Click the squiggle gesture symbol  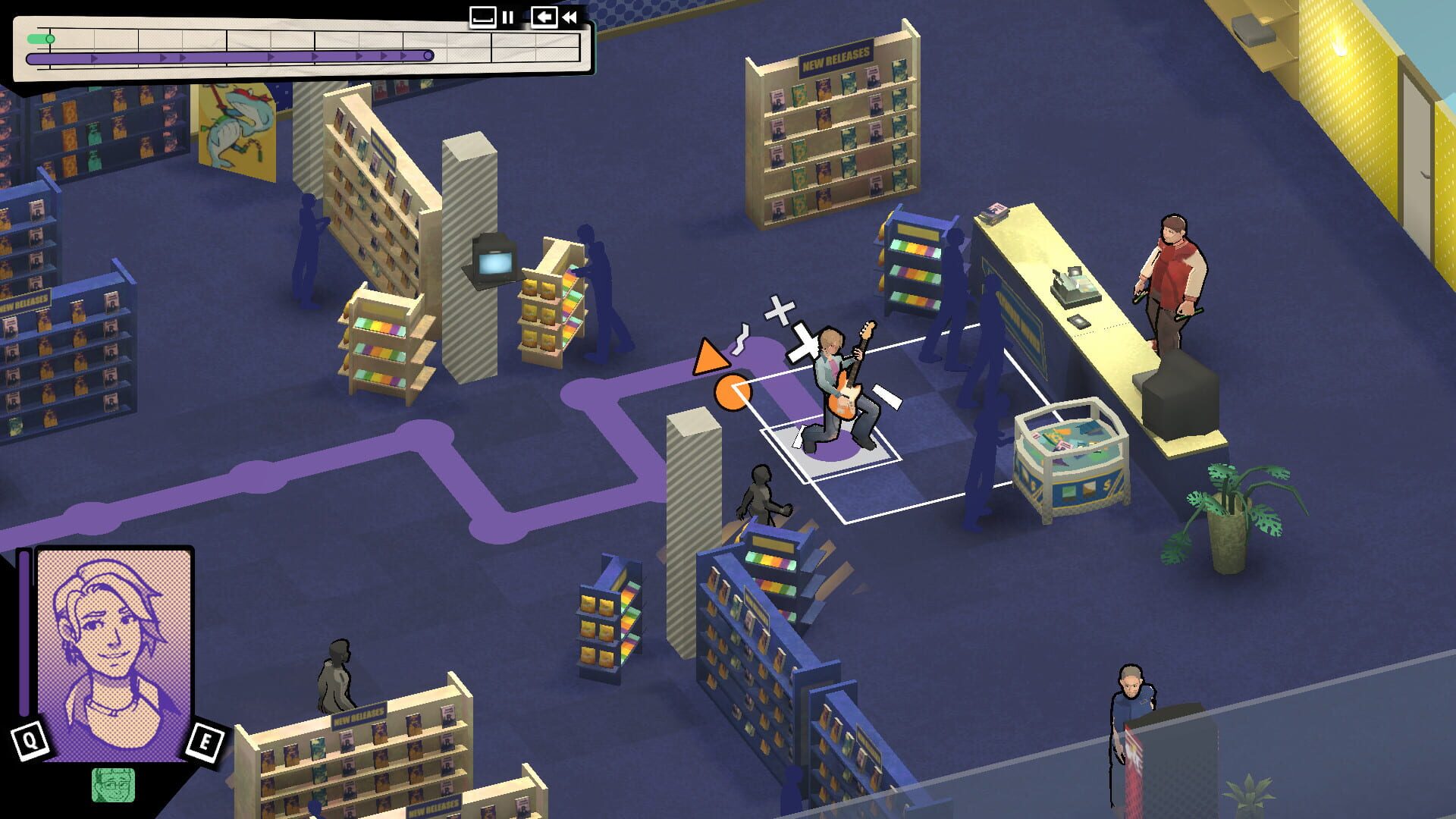pyautogui.click(x=740, y=340)
